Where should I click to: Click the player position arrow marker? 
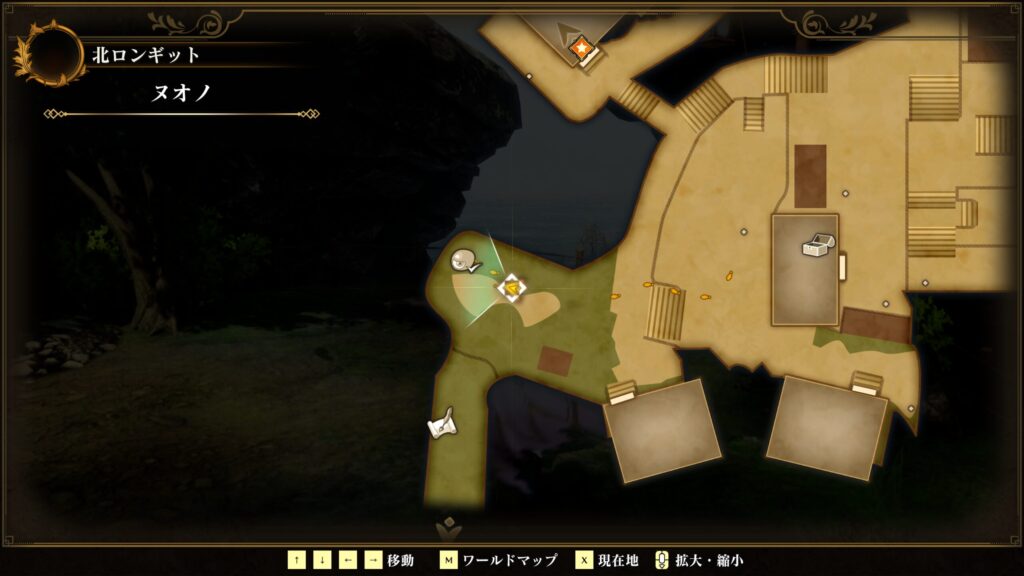(511, 288)
